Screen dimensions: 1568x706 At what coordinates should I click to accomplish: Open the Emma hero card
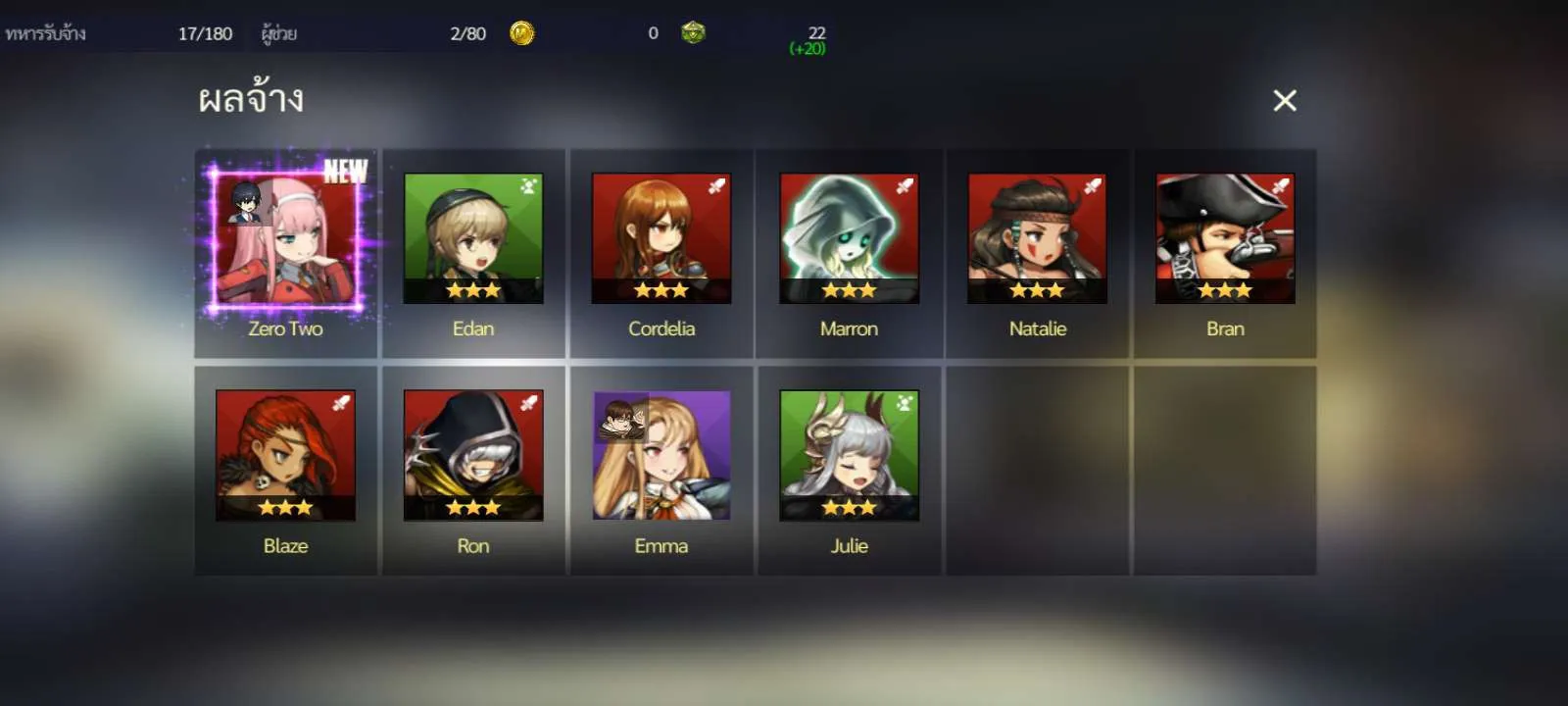tap(661, 456)
